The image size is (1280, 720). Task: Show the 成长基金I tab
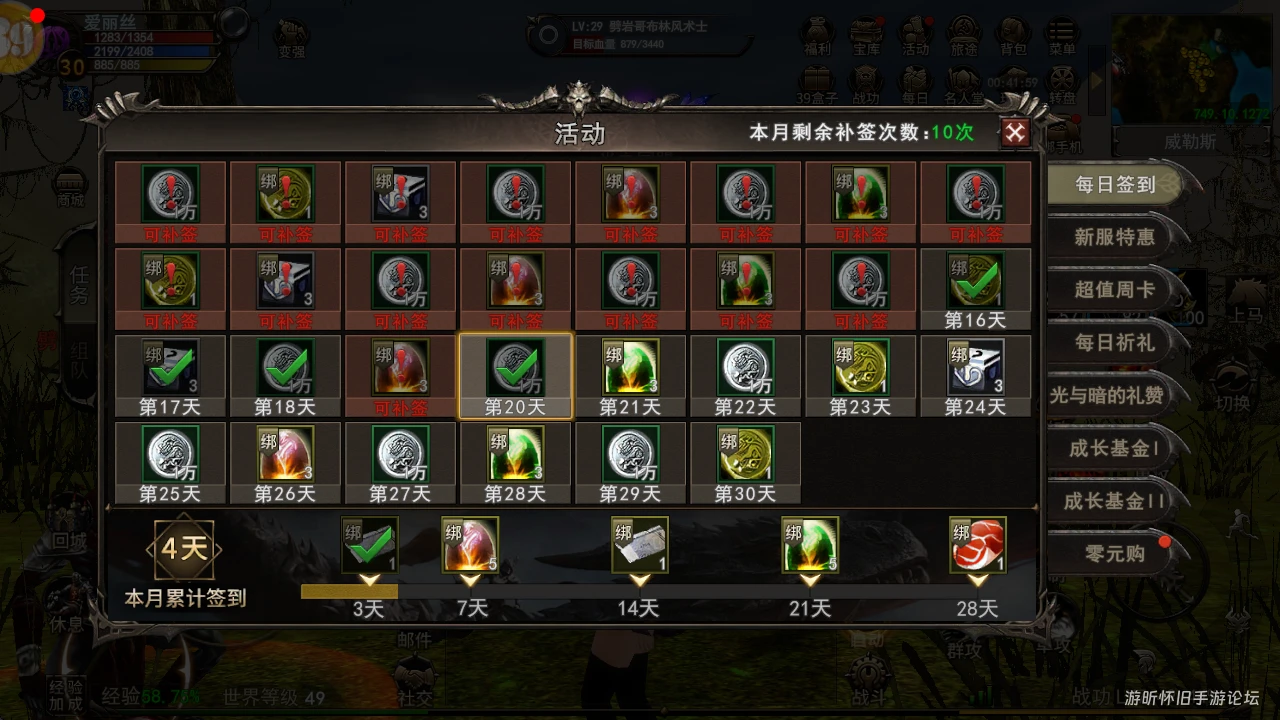pos(1114,448)
